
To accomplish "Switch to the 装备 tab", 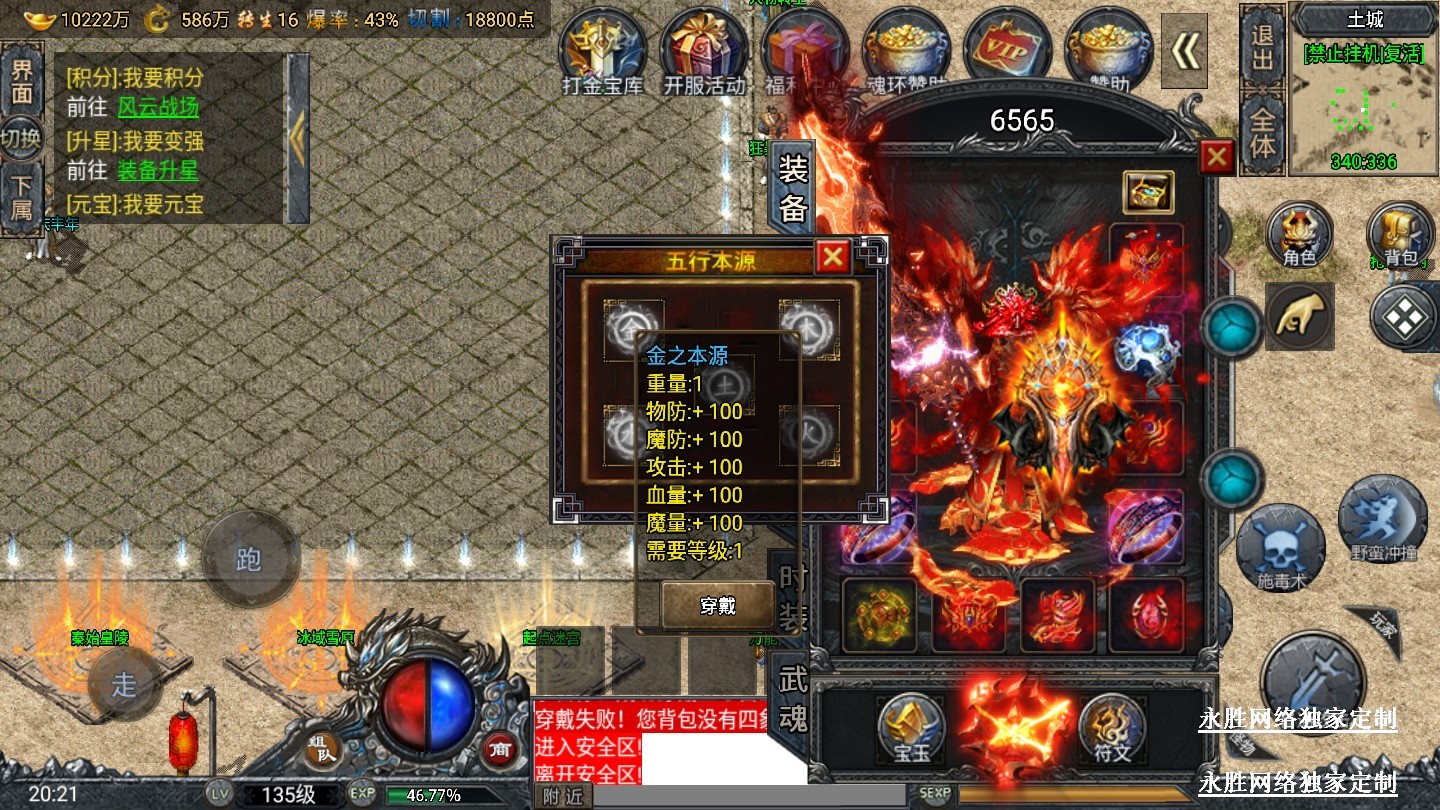I will coord(792,187).
